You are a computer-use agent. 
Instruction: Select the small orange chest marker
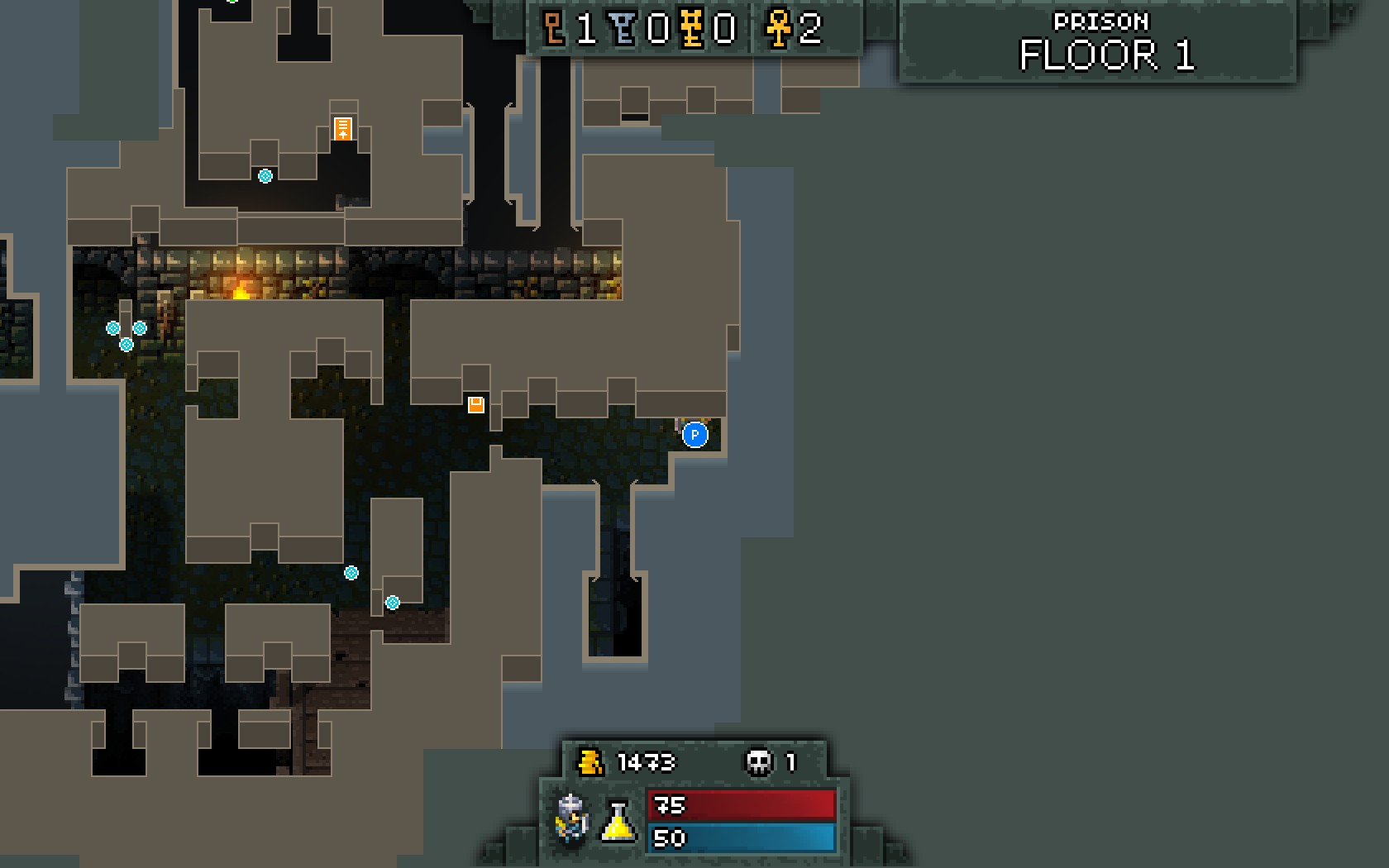point(475,404)
